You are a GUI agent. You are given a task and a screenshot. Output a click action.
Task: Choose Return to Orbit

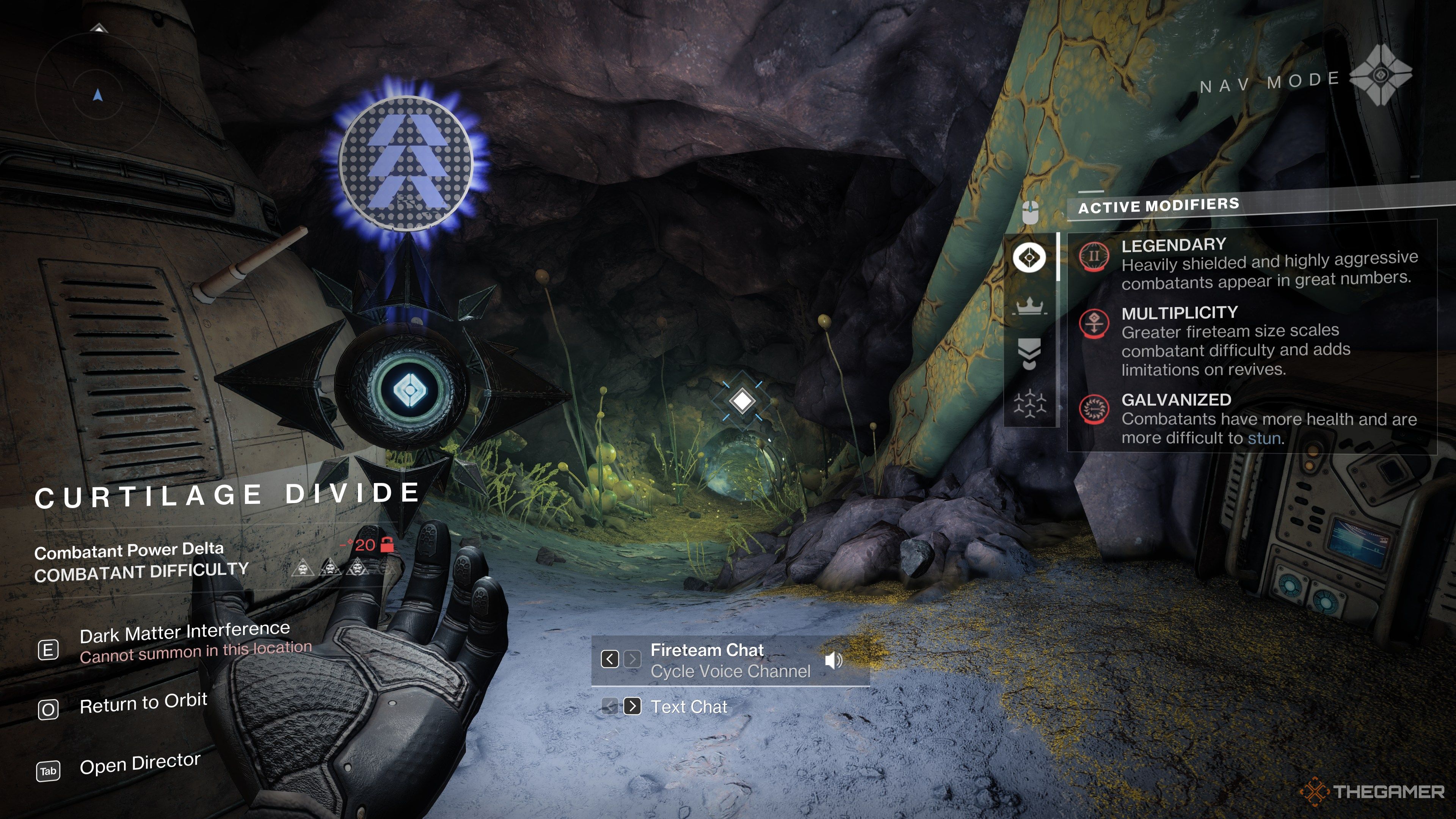point(143,704)
